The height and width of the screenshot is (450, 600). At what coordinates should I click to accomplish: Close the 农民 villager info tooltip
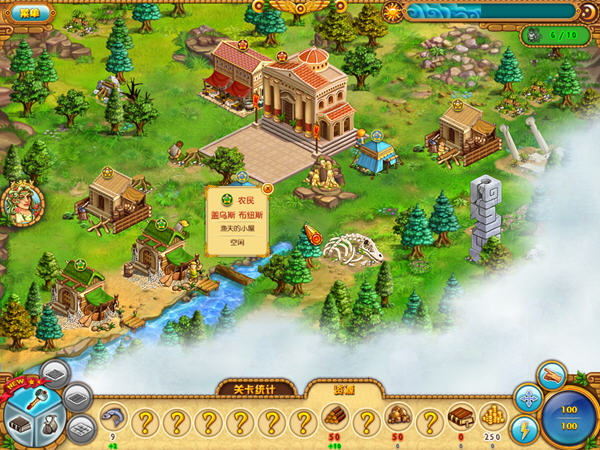pos(268,187)
